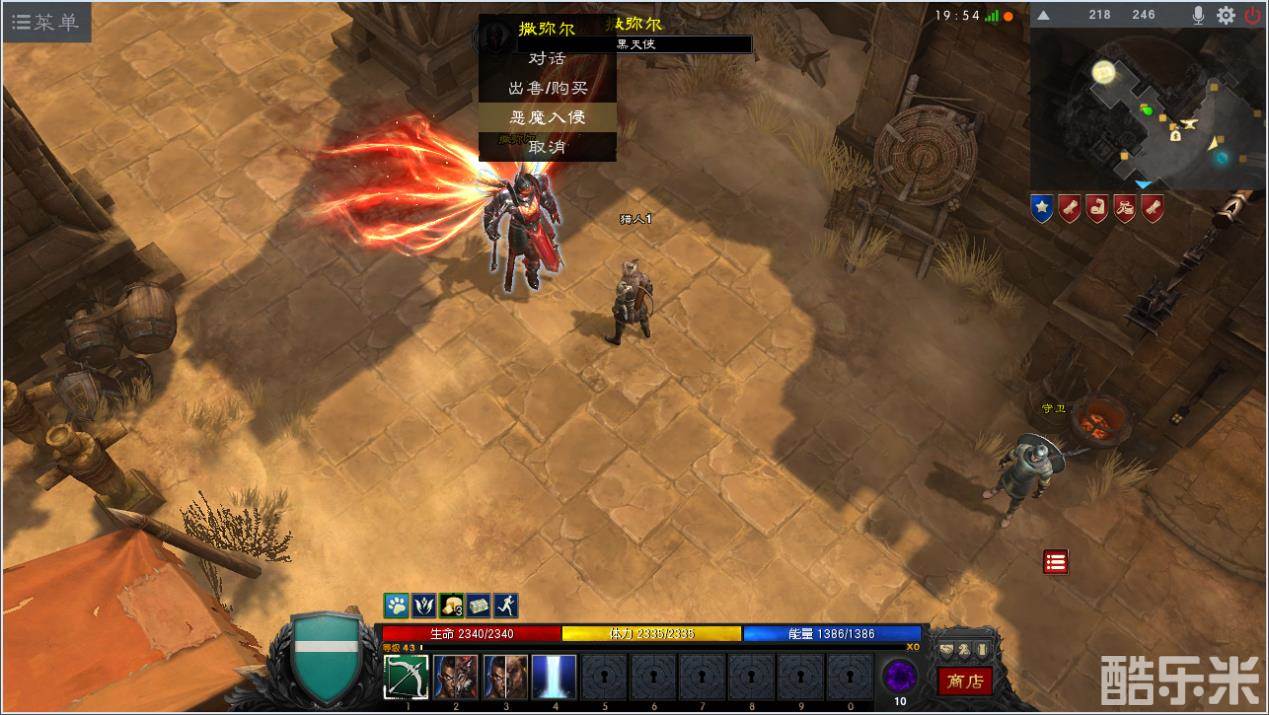Viewport: 1269px width, 715px height.
Task: Click the purple orb with count 10
Action: click(900, 677)
